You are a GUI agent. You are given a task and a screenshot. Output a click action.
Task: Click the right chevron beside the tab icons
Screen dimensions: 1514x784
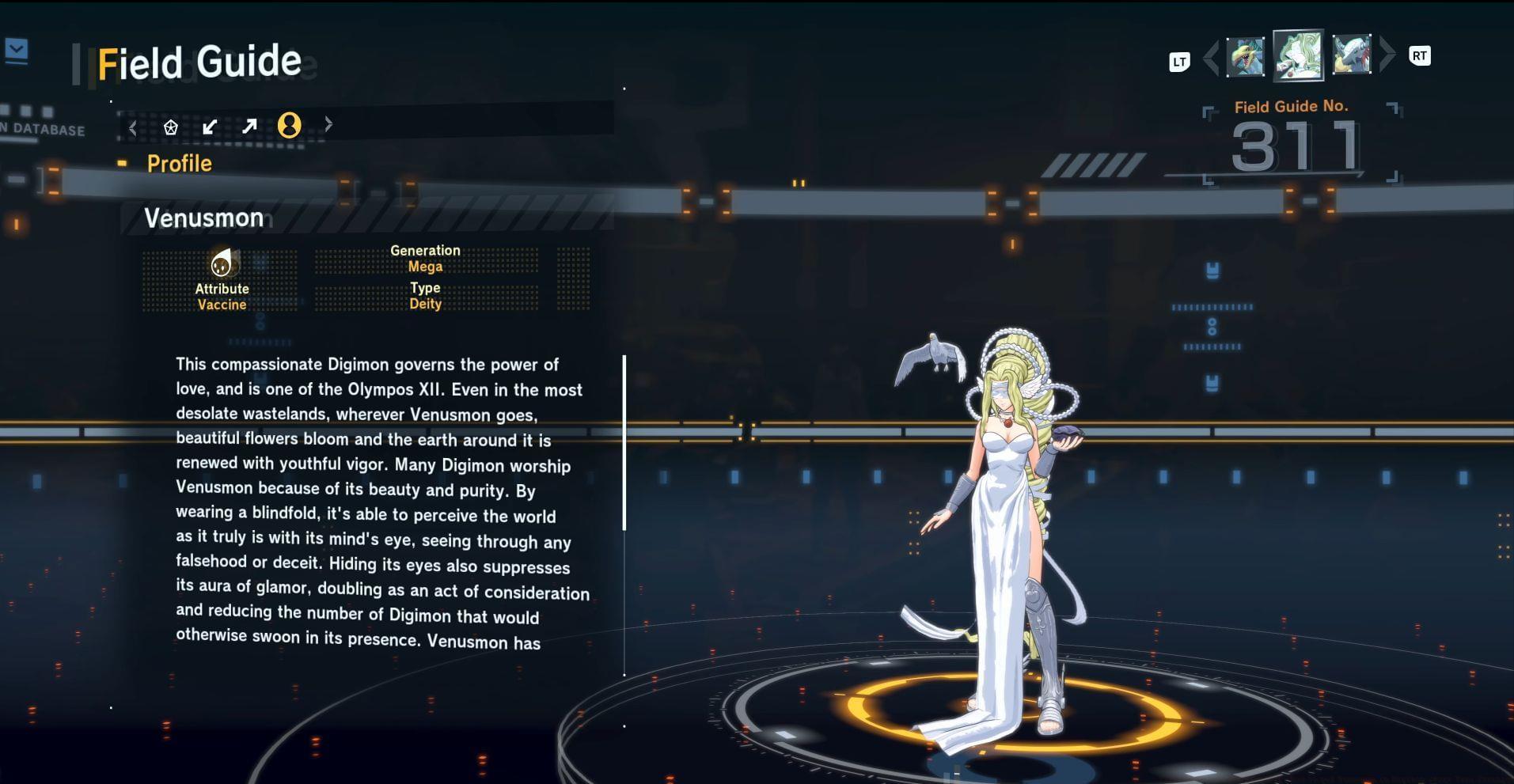(x=328, y=124)
